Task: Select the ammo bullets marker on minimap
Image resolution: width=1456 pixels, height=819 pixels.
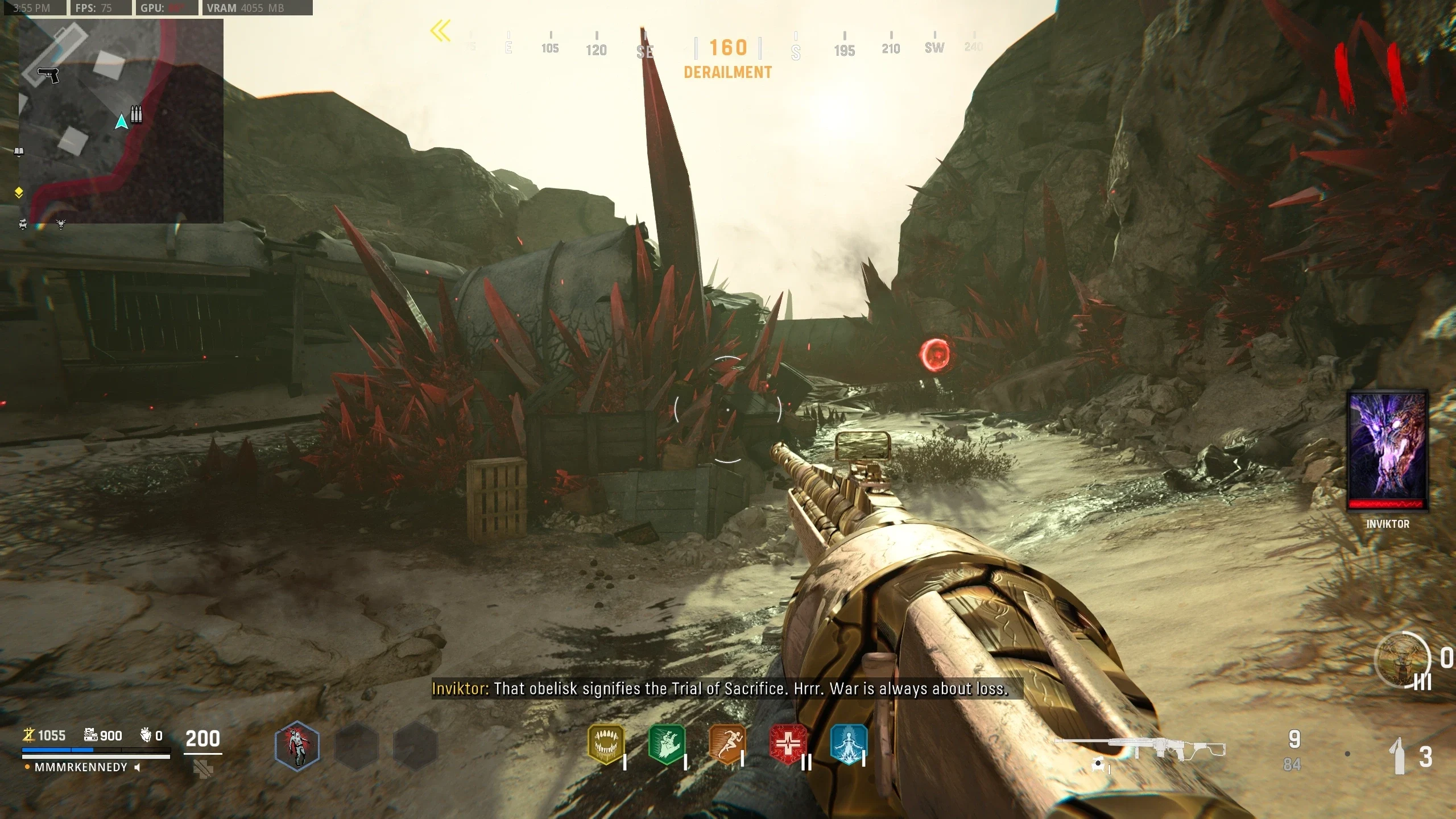Action: tap(136, 114)
